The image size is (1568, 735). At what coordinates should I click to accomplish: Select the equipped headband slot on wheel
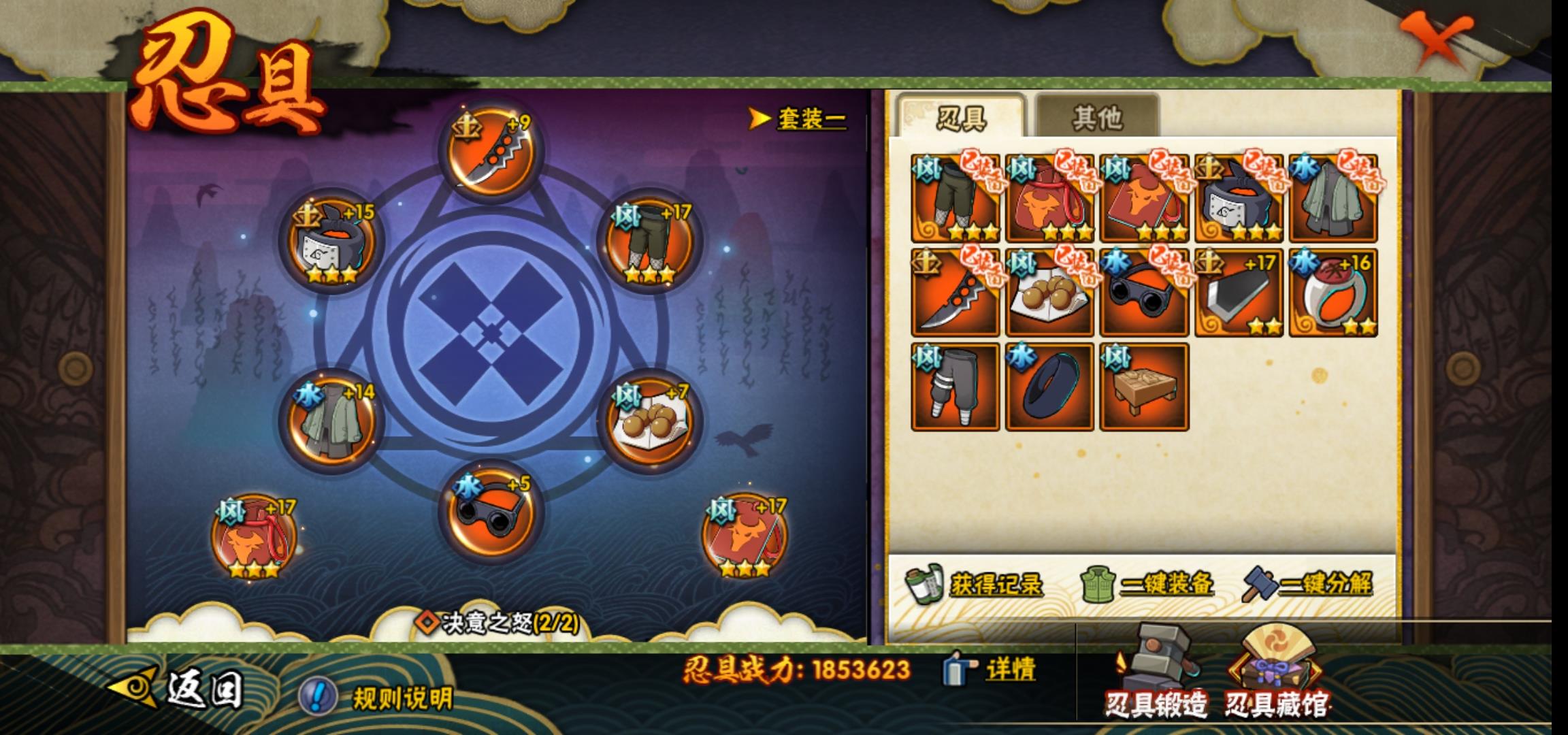pyautogui.click(x=331, y=243)
